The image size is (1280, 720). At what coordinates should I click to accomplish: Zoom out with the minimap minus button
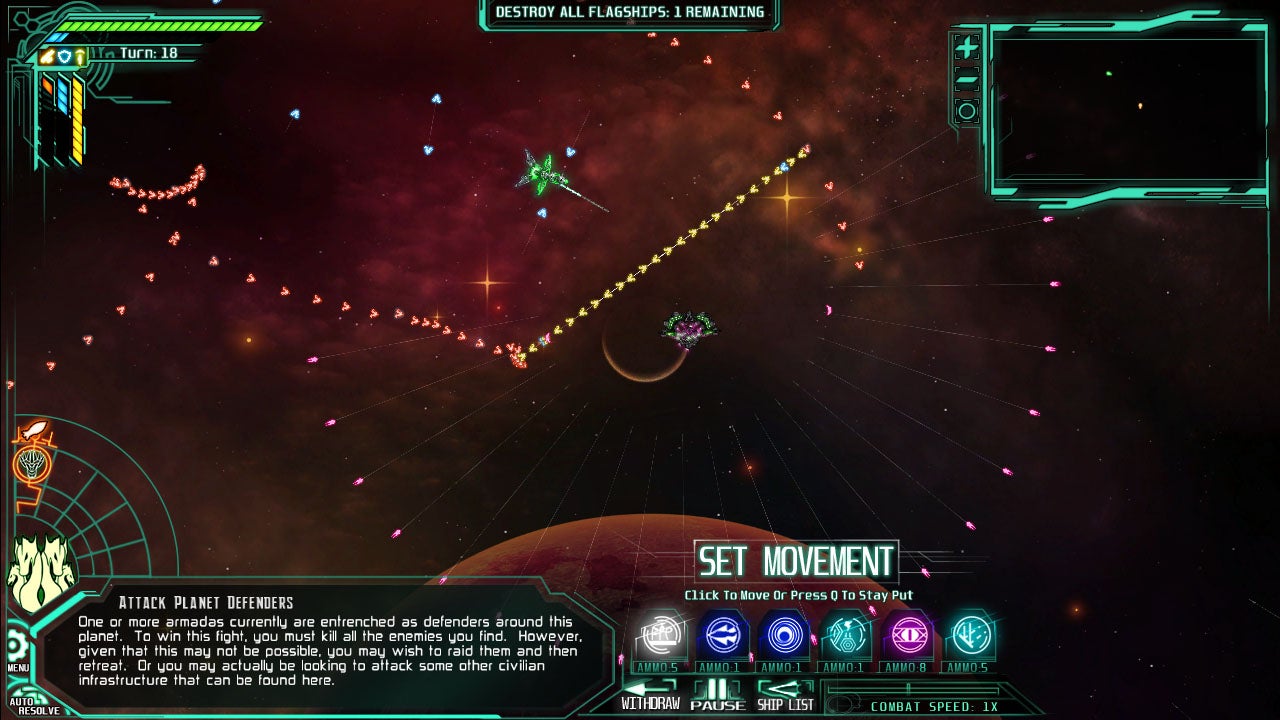coord(966,80)
